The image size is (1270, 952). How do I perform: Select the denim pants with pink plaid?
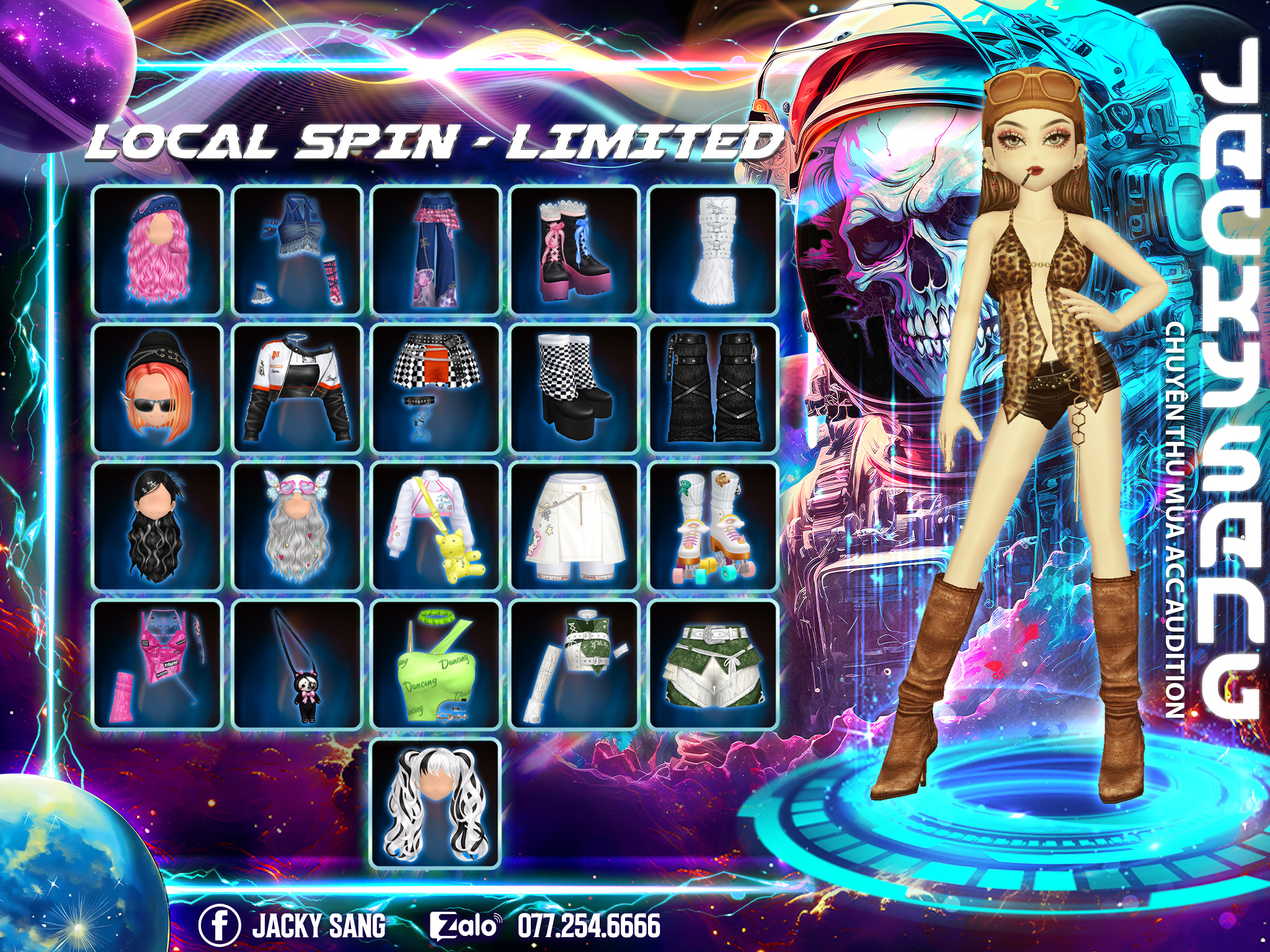click(436, 250)
